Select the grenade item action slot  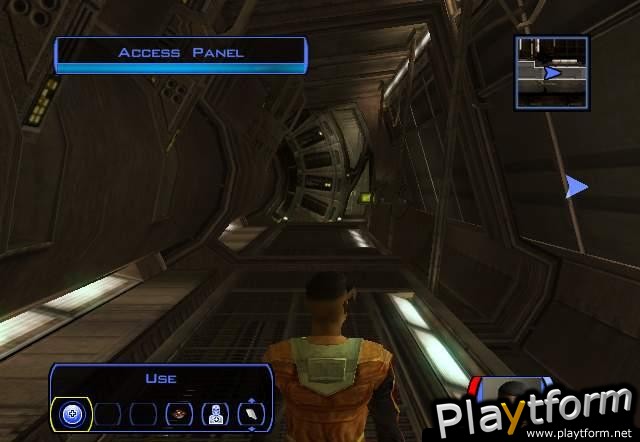[x=180, y=413]
